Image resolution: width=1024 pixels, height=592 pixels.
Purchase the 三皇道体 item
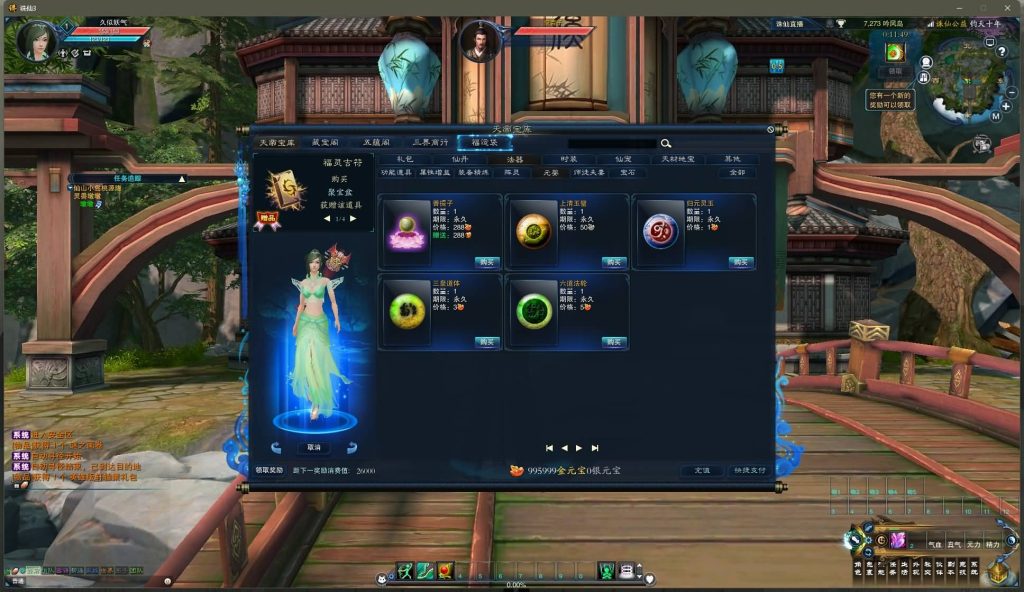coord(487,341)
